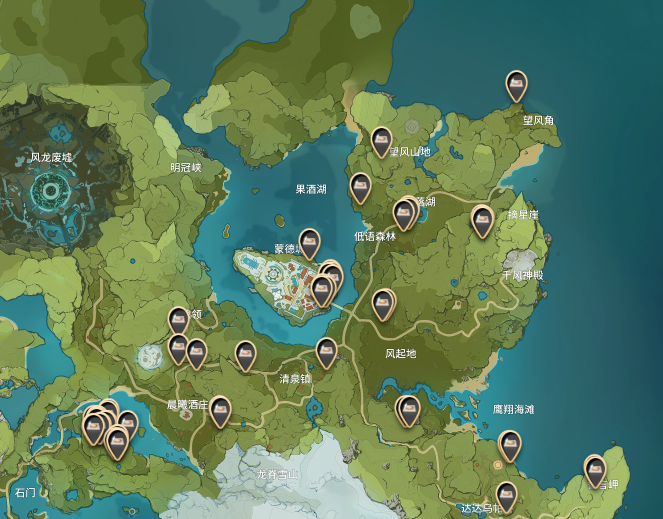Select the marker right of 晨曦酒庄 label
Viewport: 663px width, 519px height.
coord(220,410)
